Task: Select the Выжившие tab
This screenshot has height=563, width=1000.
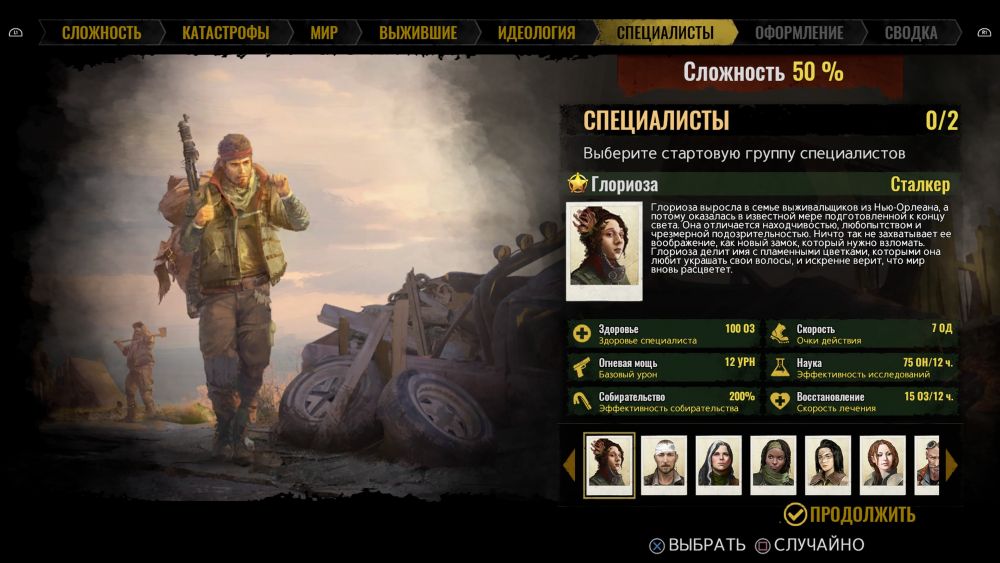Action: coord(418,33)
